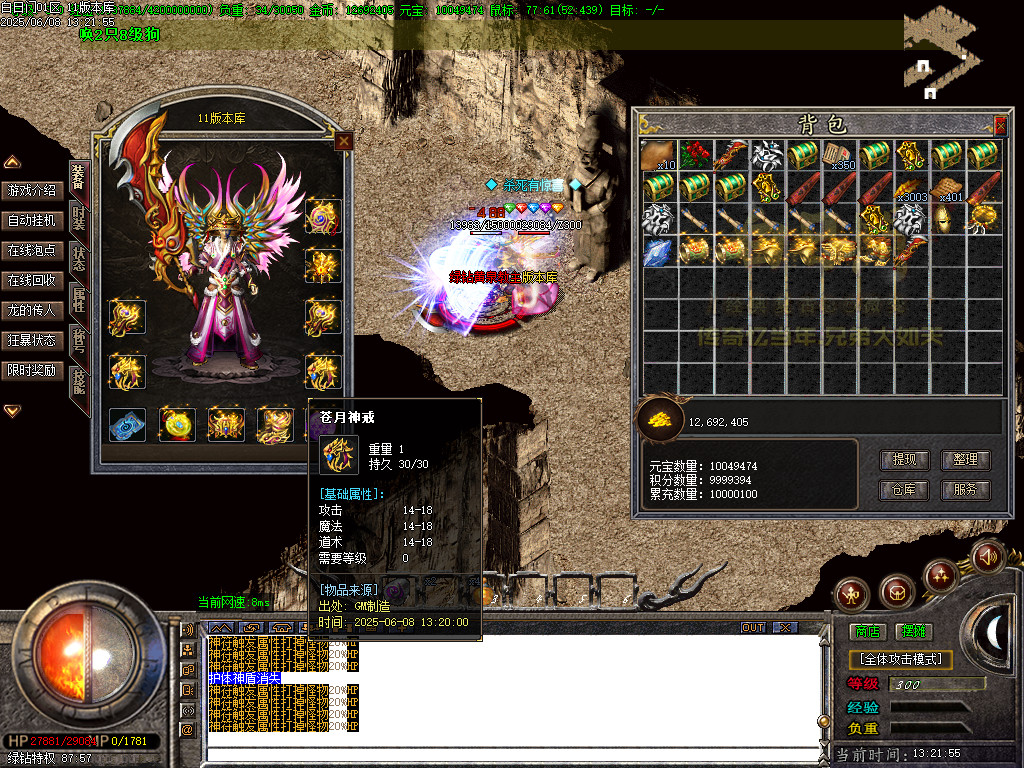Close the 背包 inventory window

point(1000,125)
